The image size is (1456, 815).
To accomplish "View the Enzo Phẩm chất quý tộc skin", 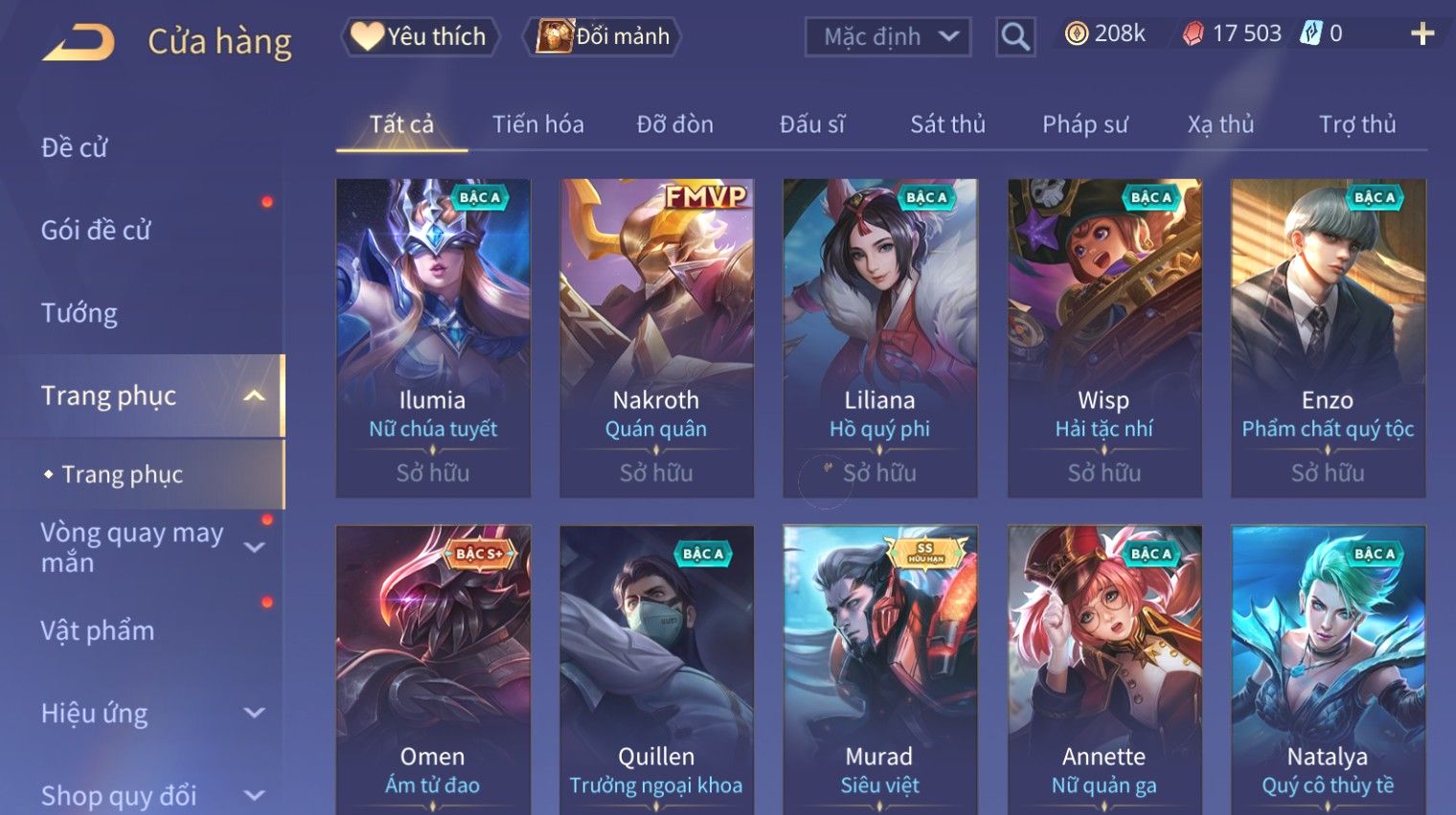I will pos(1328,337).
